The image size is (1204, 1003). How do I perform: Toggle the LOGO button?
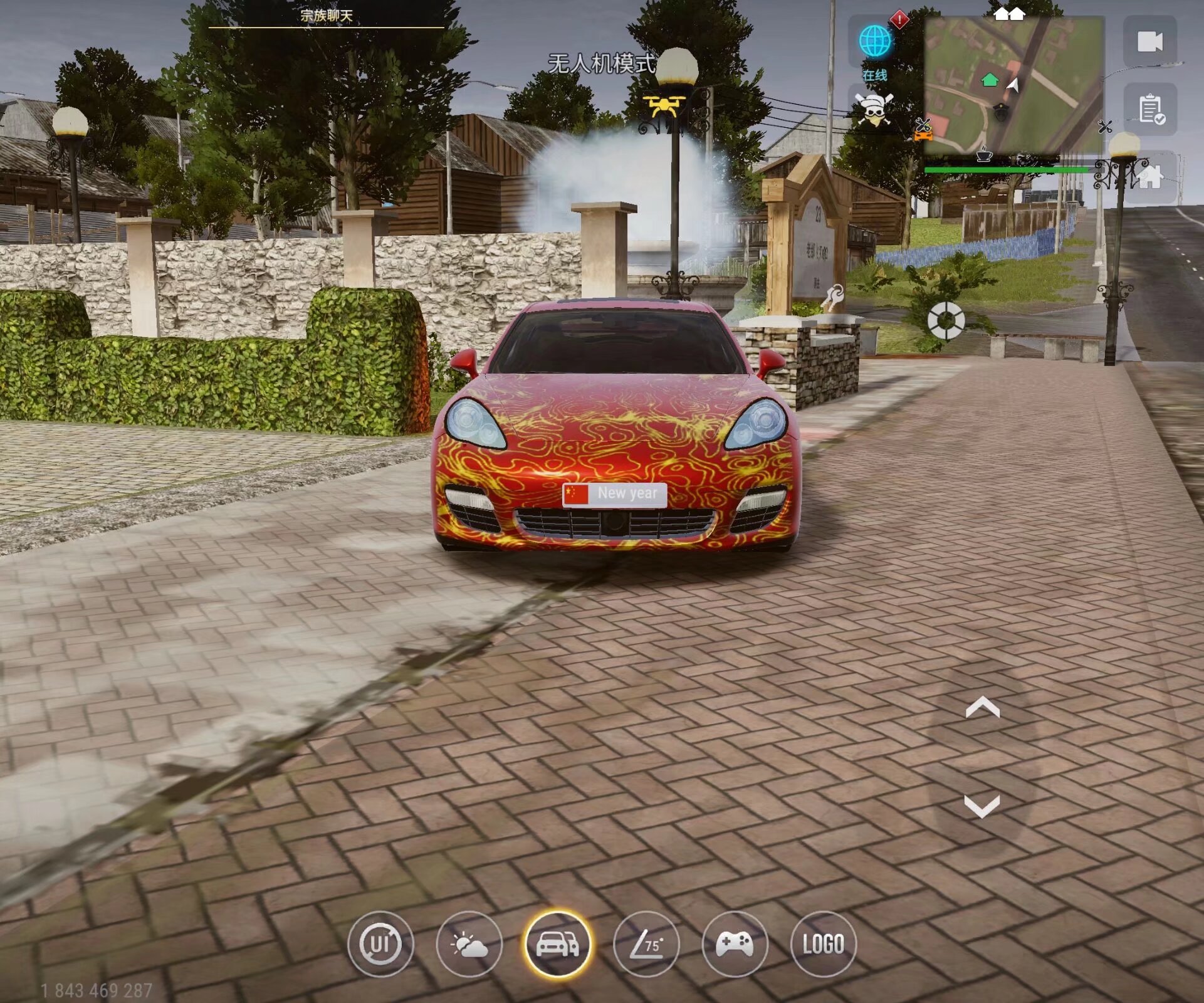tap(823, 944)
